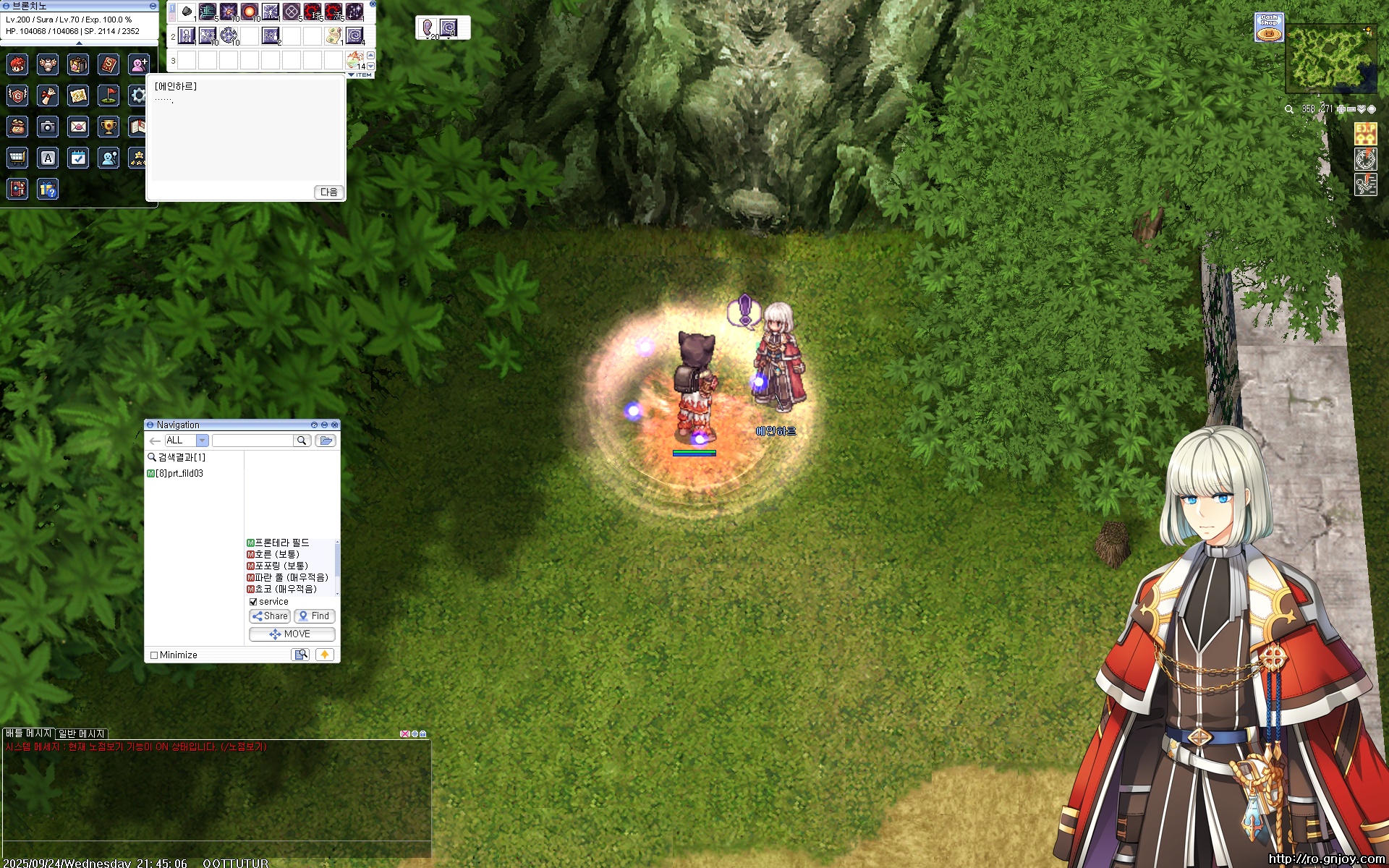The image size is (1389, 868).
Task: Zoom in the minimap with the plus button
Action: tap(1341, 109)
